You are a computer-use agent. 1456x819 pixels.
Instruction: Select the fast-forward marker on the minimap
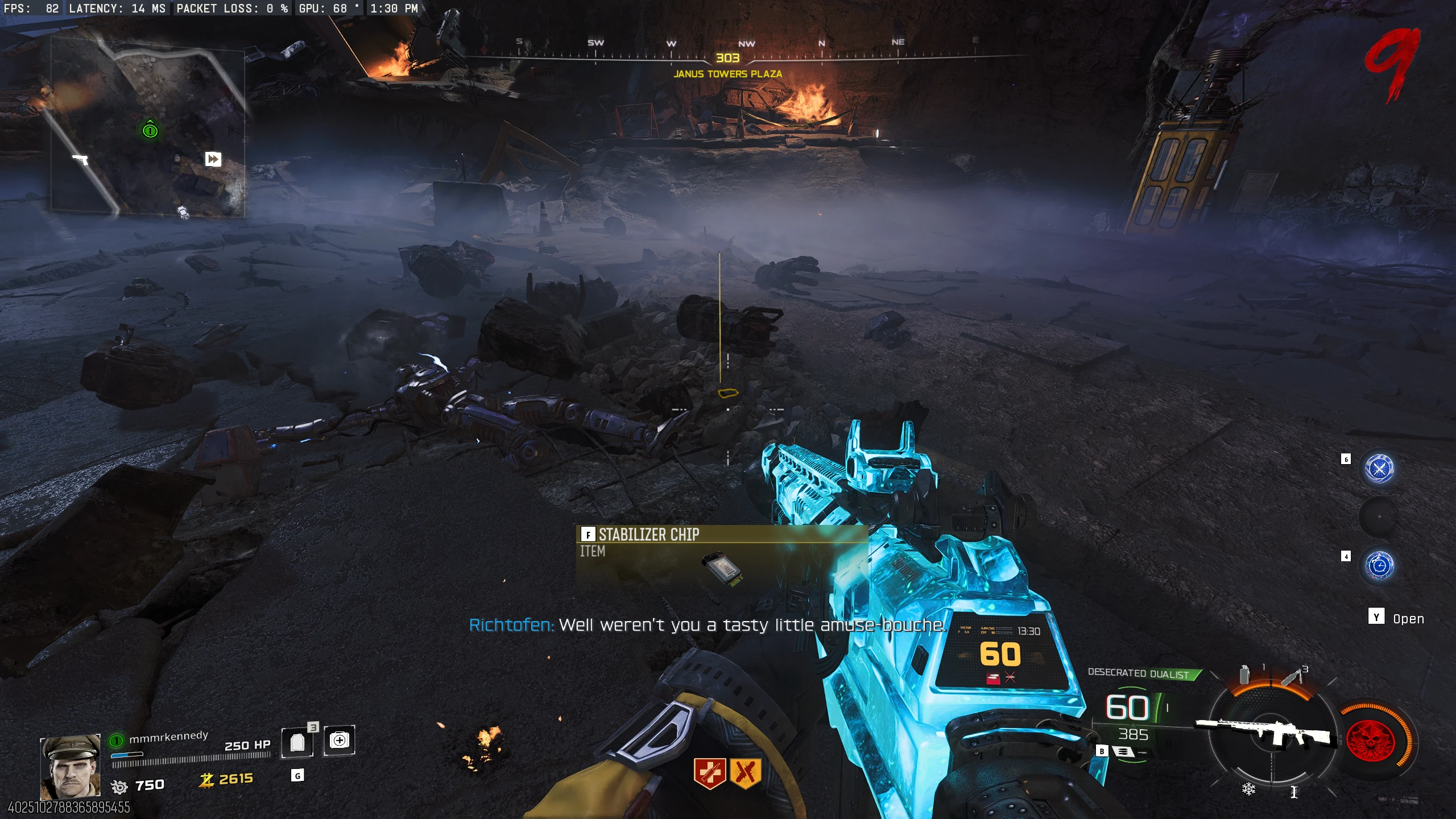(x=213, y=159)
